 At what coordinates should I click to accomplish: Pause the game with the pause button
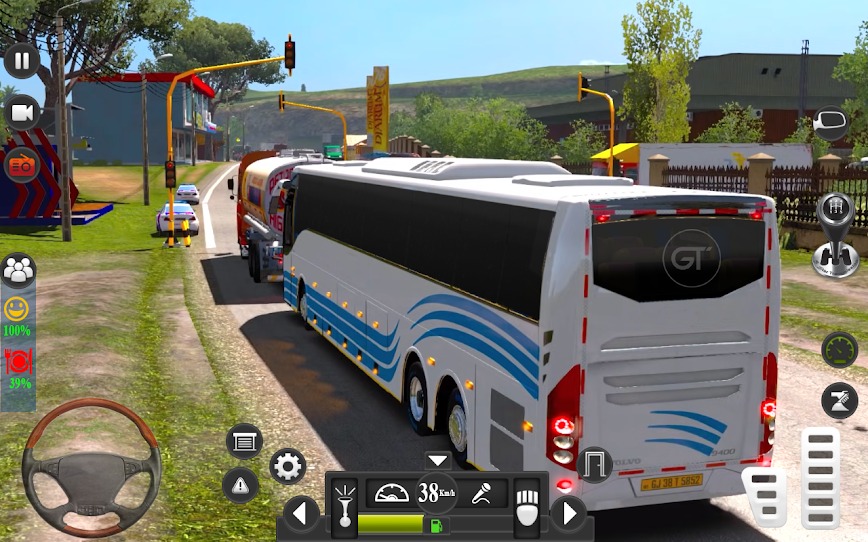click(x=21, y=60)
